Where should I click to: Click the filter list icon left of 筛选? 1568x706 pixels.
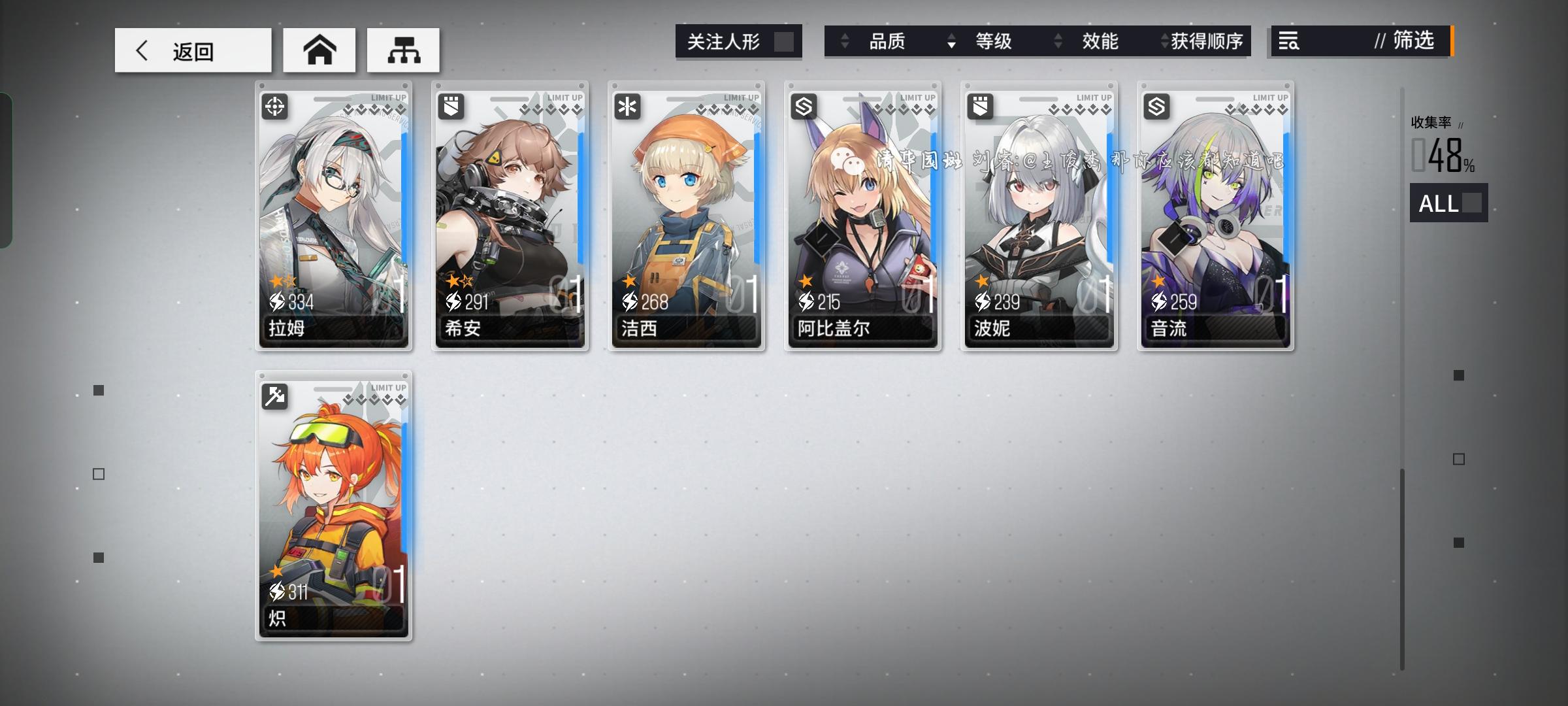pyautogui.click(x=1287, y=42)
